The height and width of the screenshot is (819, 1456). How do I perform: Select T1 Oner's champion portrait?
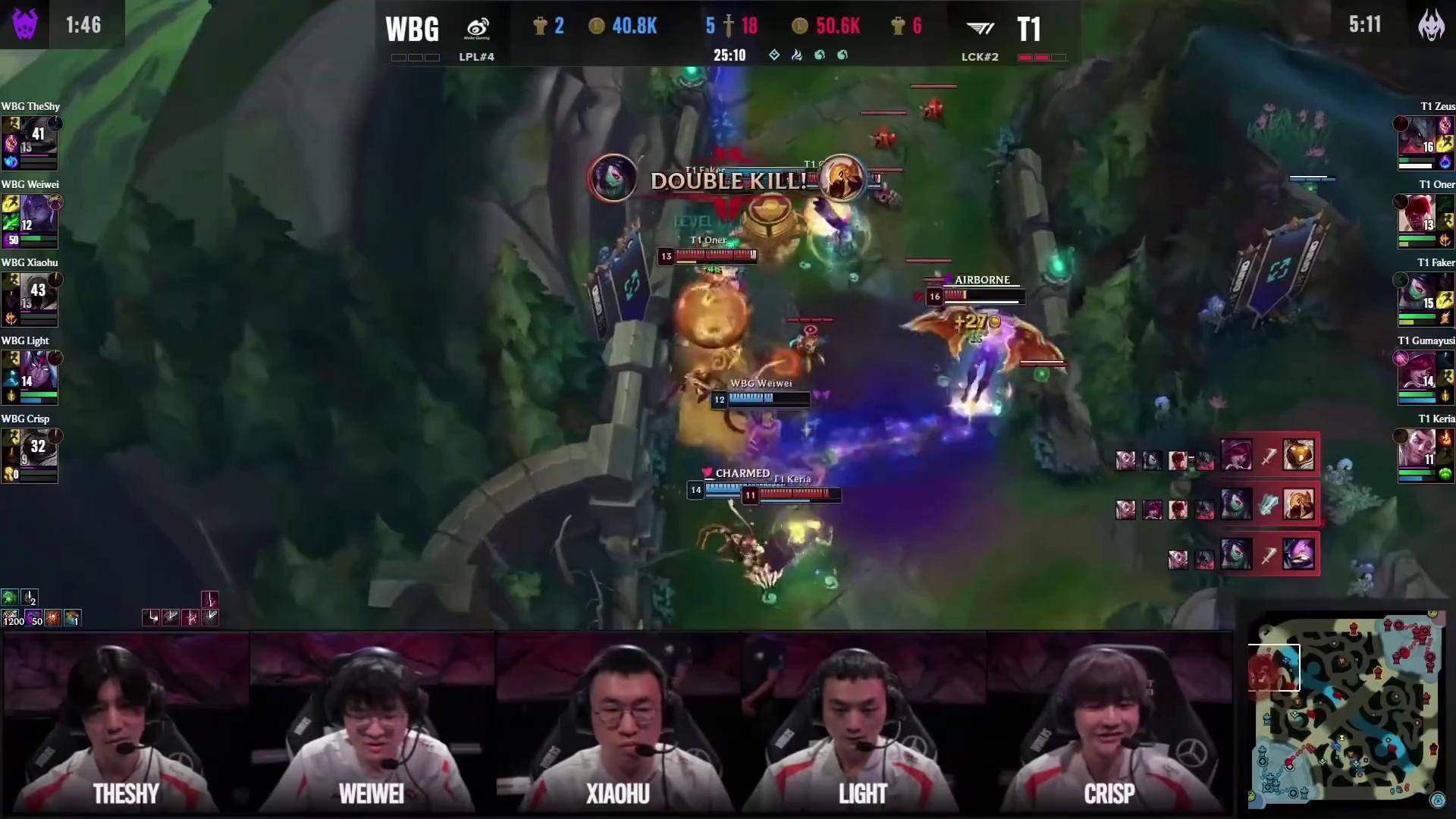pos(1417,216)
